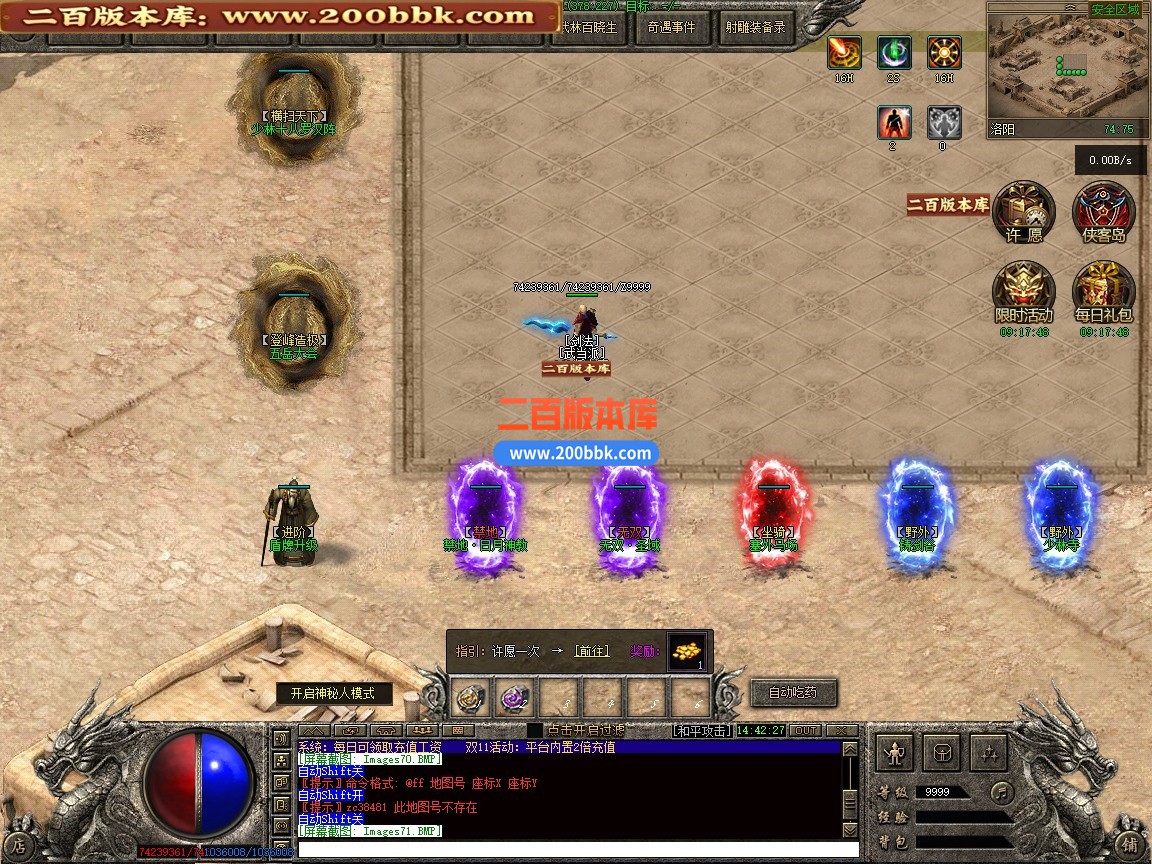
Task: Click the 许愿 wishing icon
Action: (1024, 212)
